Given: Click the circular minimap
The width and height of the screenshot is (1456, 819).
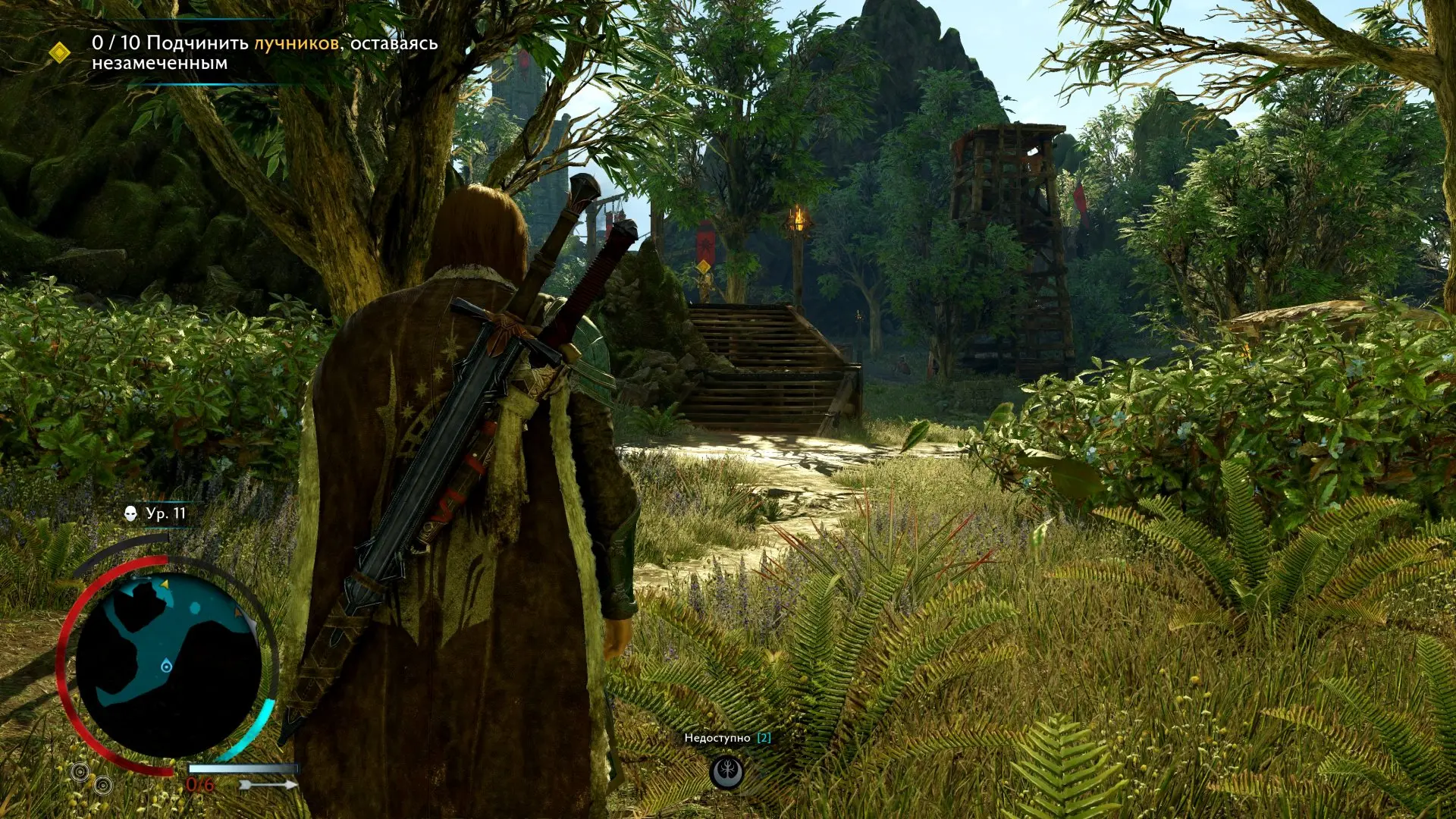Looking at the screenshot, I should (x=168, y=665).
